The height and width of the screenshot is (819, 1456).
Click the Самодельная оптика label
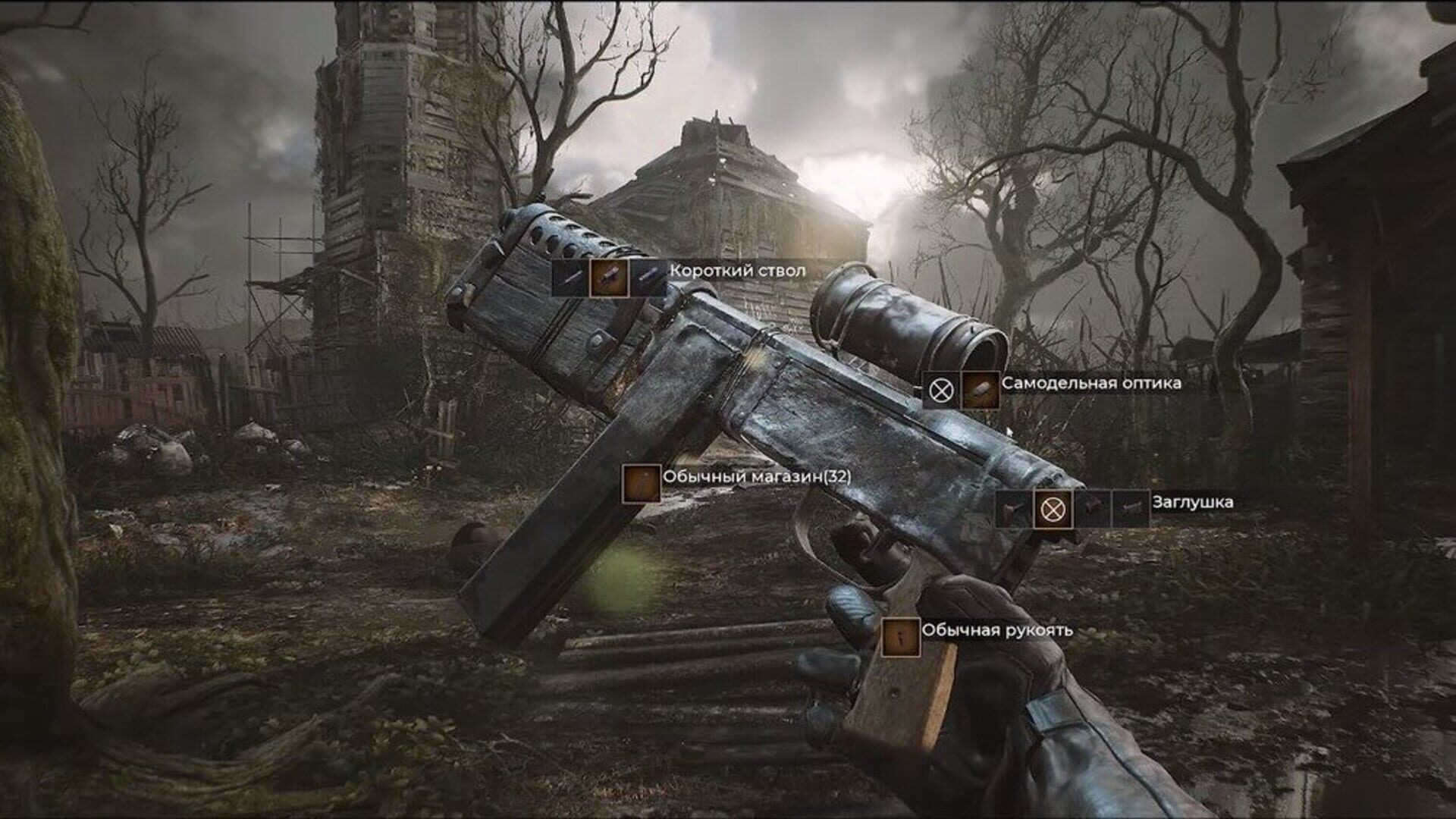click(1092, 385)
